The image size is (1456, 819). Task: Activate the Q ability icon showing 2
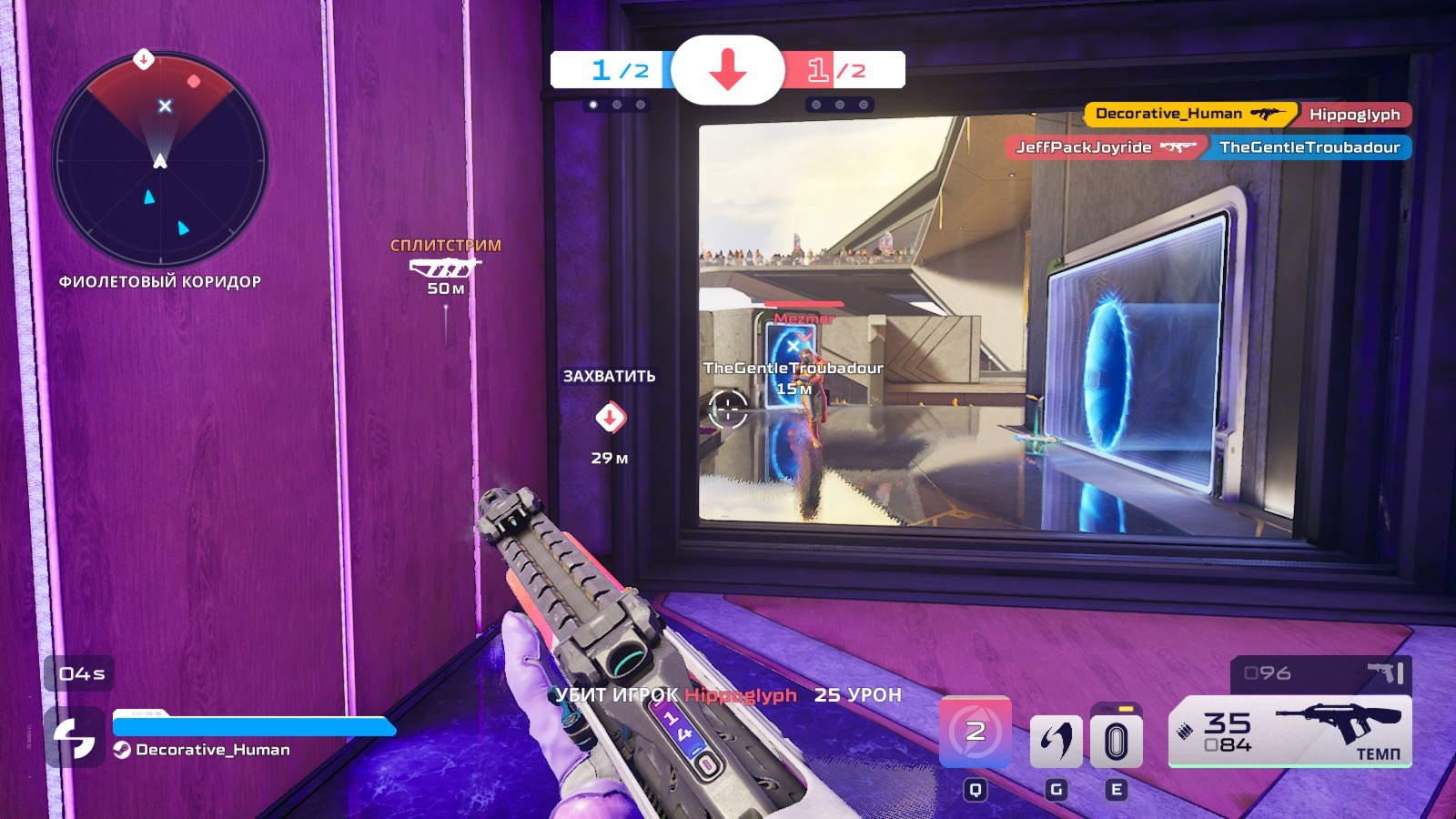click(x=975, y=732)
